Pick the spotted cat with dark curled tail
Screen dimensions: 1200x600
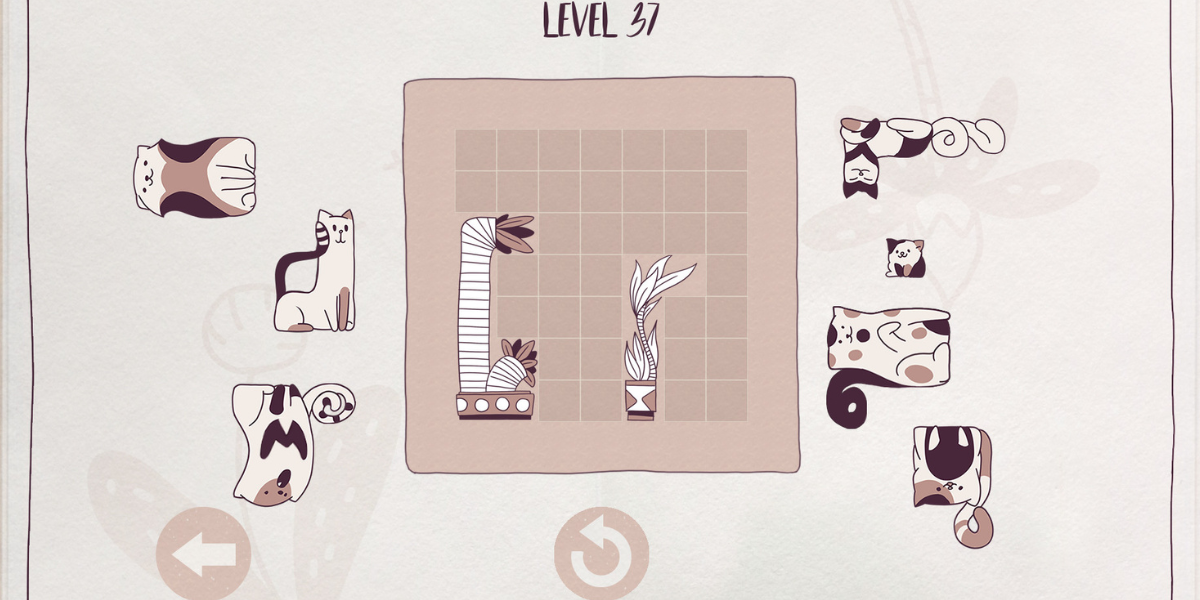click(x=885, y=350)
